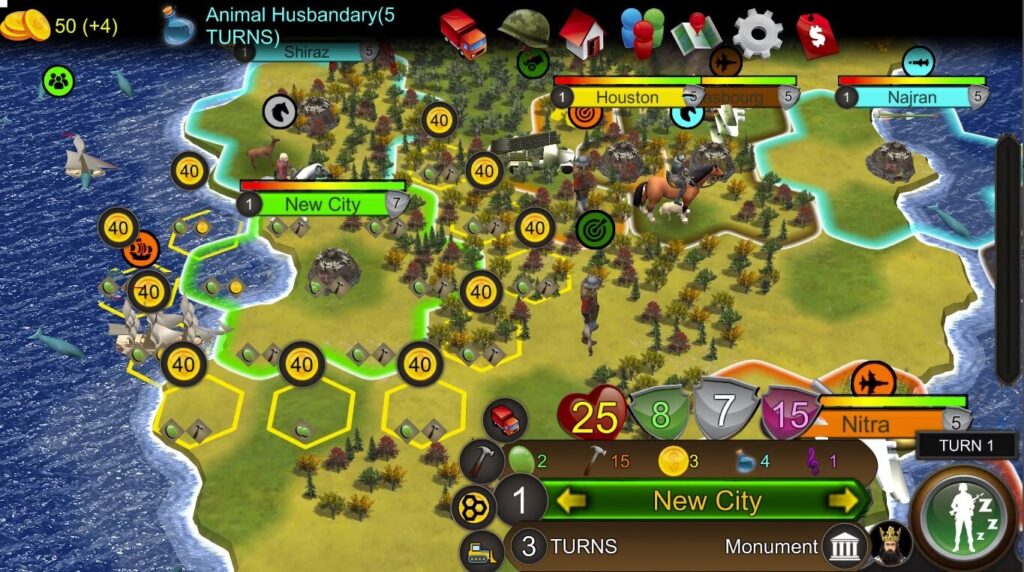Open the red price tag shop
Image resolution: width=1024 pixels, height=572 pixels.
click(817, 35)
